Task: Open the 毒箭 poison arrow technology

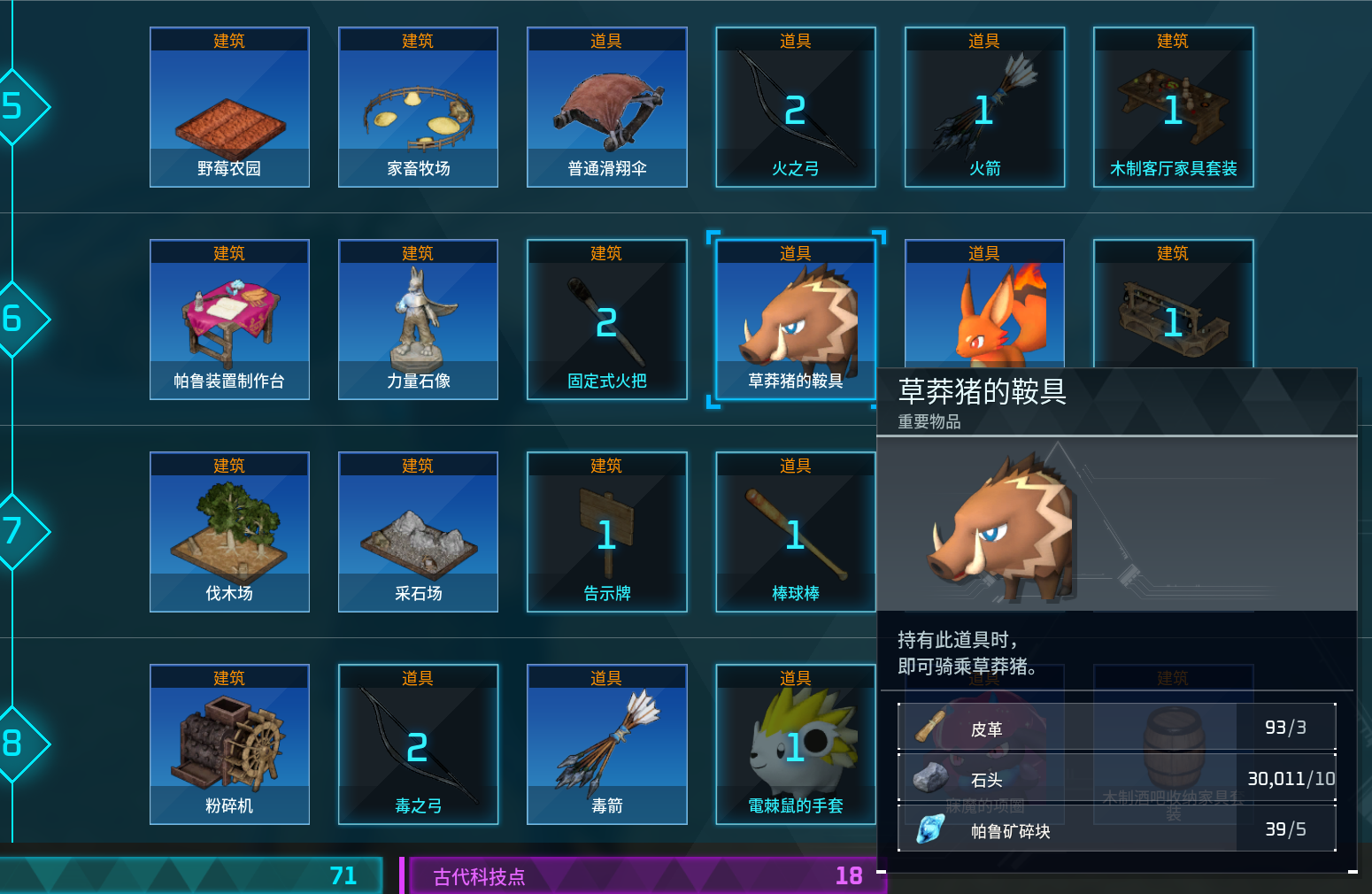Action: (606, 744)
